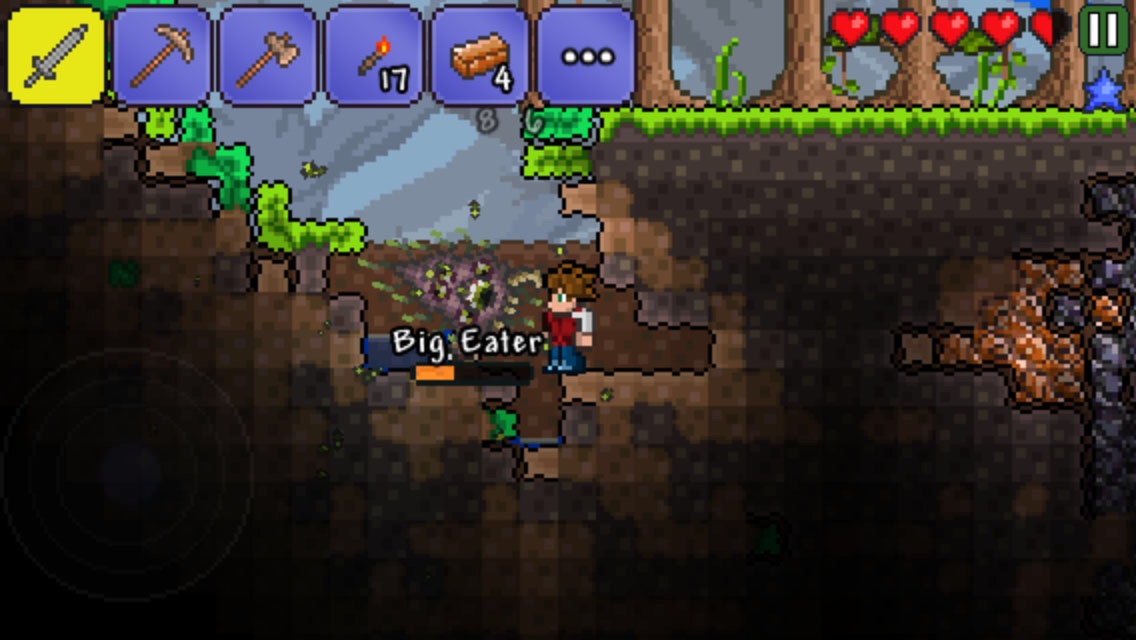
Task: Select the sword hotbar slot
Action: pos(56,56)
